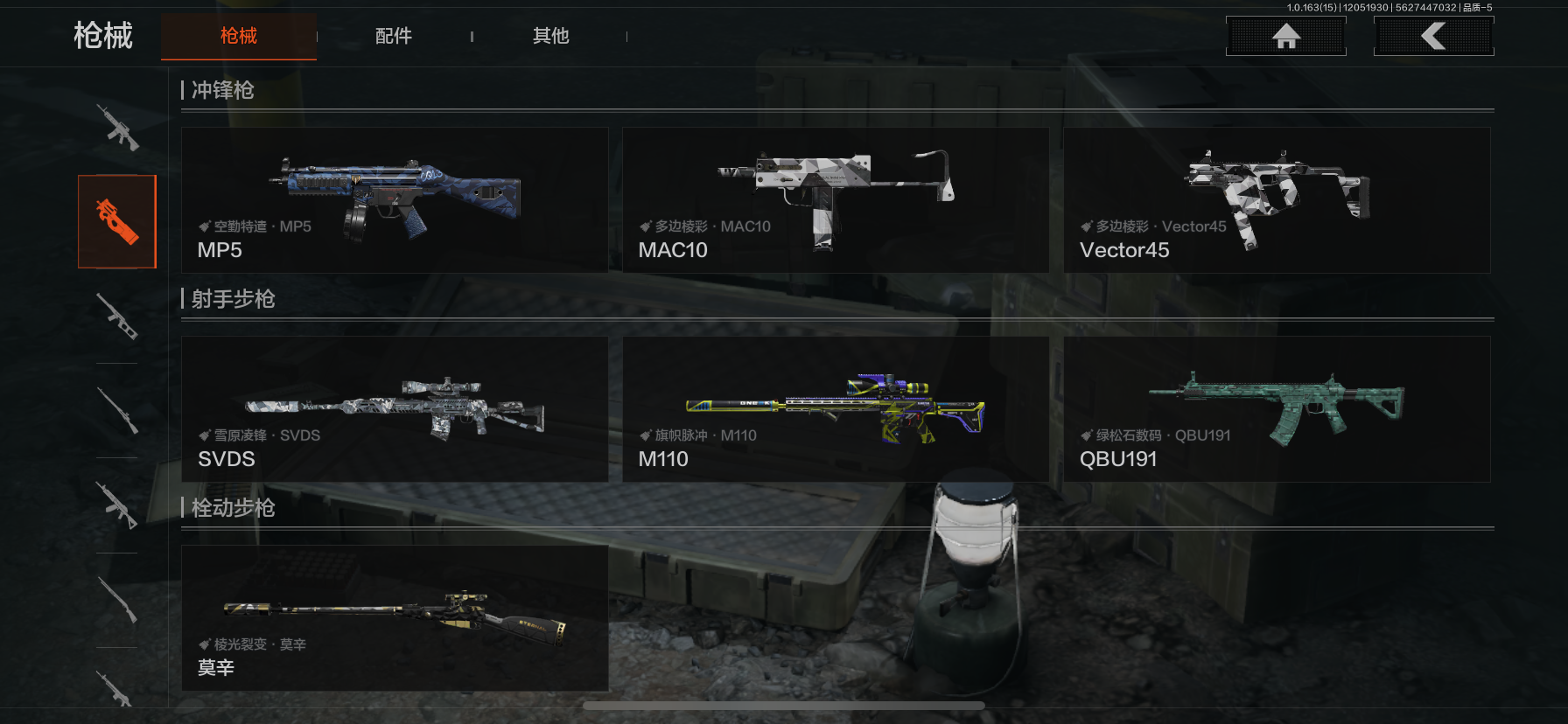
Task: Click the back arrow button
Action: [1433, 36]
